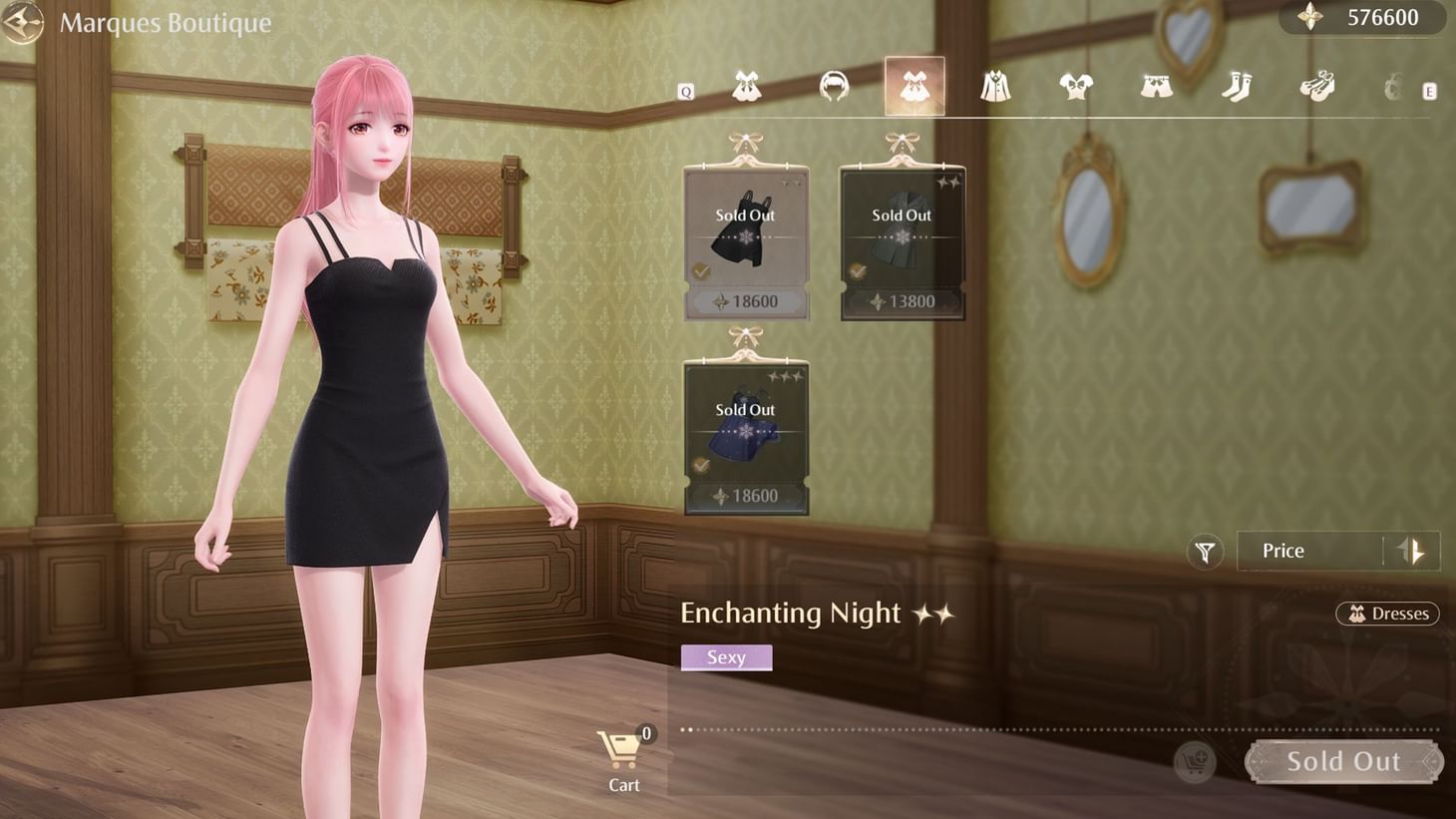
Task: Select the currently highlighted dresses tab
Action: [913, 86]
